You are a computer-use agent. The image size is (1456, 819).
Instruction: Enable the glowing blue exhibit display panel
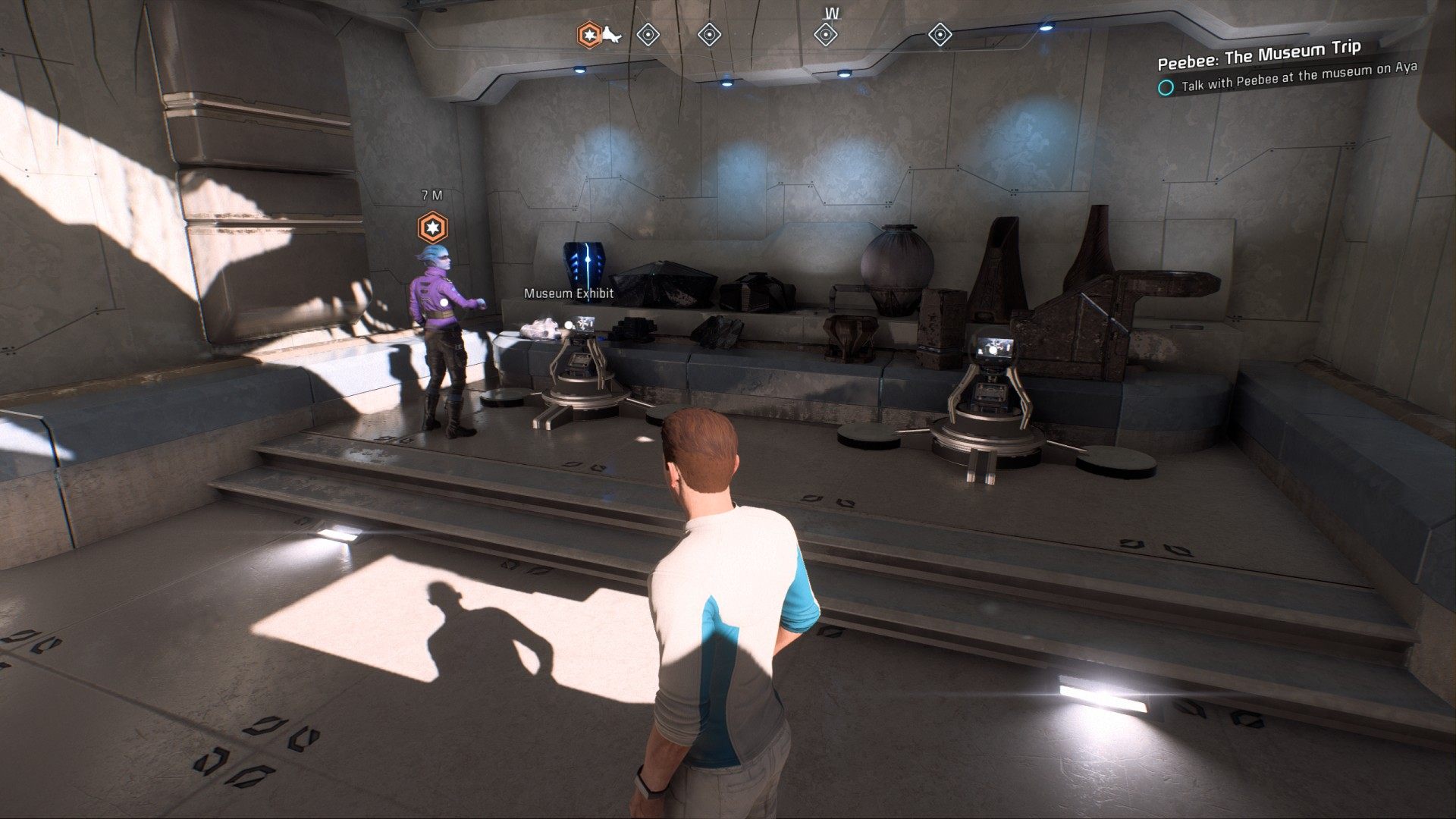pos(584,262)
